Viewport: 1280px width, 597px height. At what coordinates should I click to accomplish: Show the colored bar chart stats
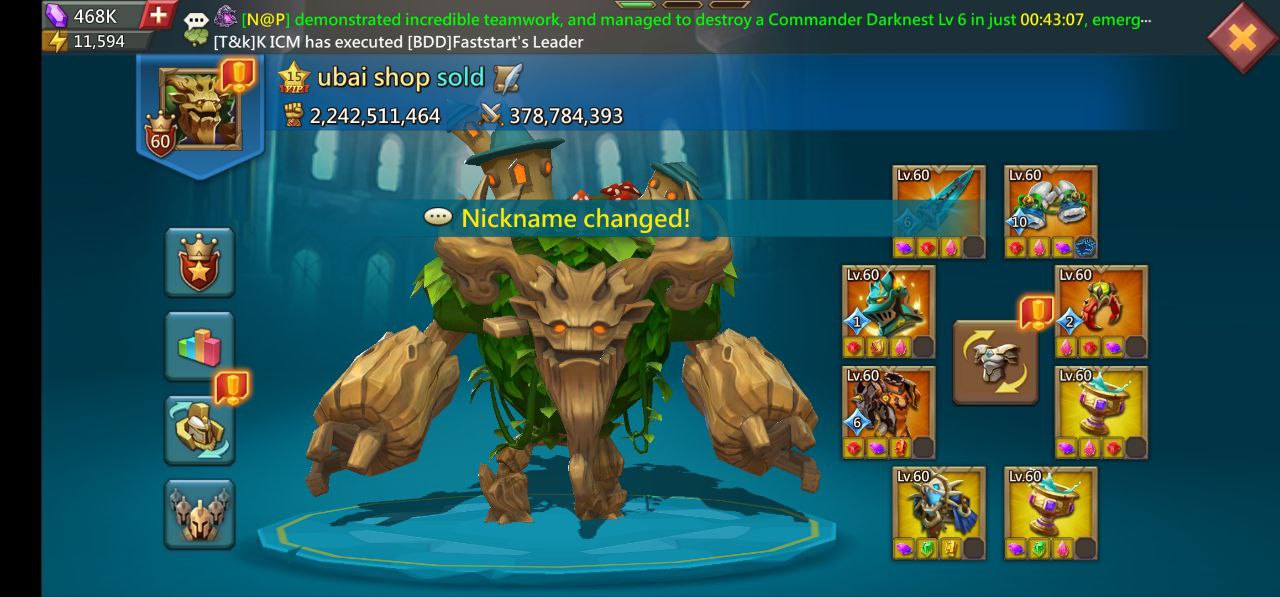click(200, 346)
